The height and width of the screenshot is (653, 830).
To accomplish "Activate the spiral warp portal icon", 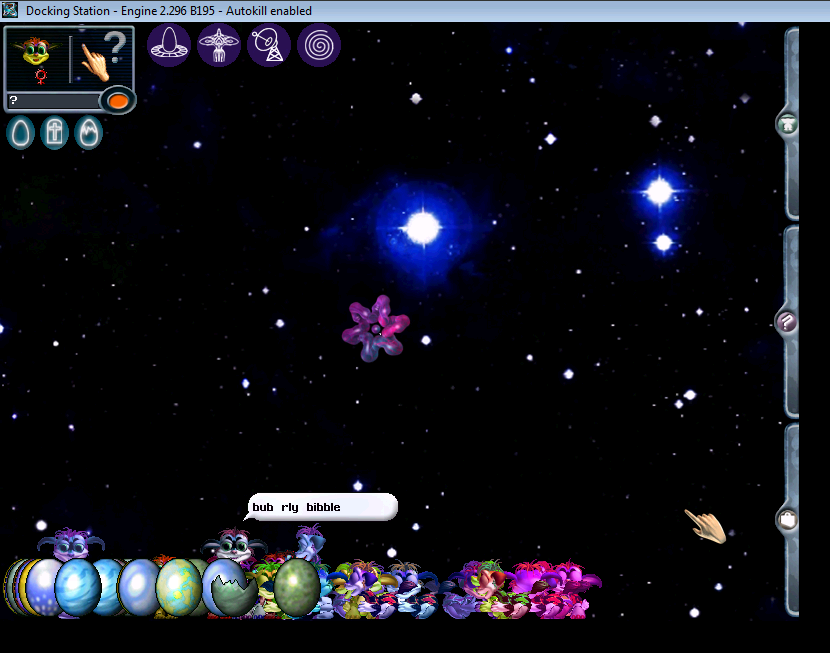I will pyautogui.click(x=319, y=45).
